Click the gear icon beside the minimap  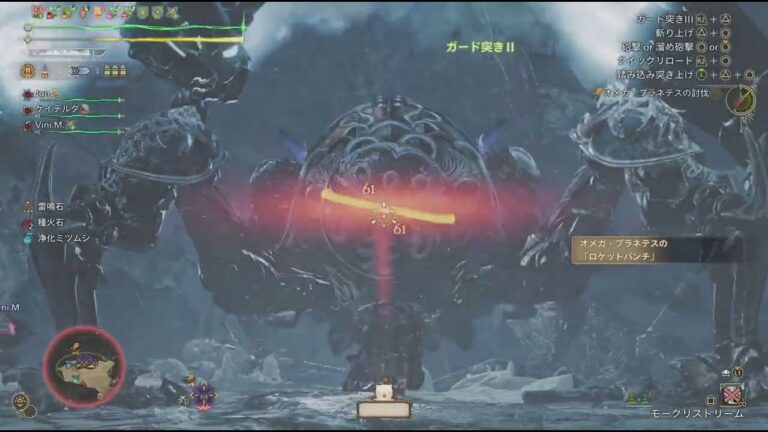(x=20, y=401)
